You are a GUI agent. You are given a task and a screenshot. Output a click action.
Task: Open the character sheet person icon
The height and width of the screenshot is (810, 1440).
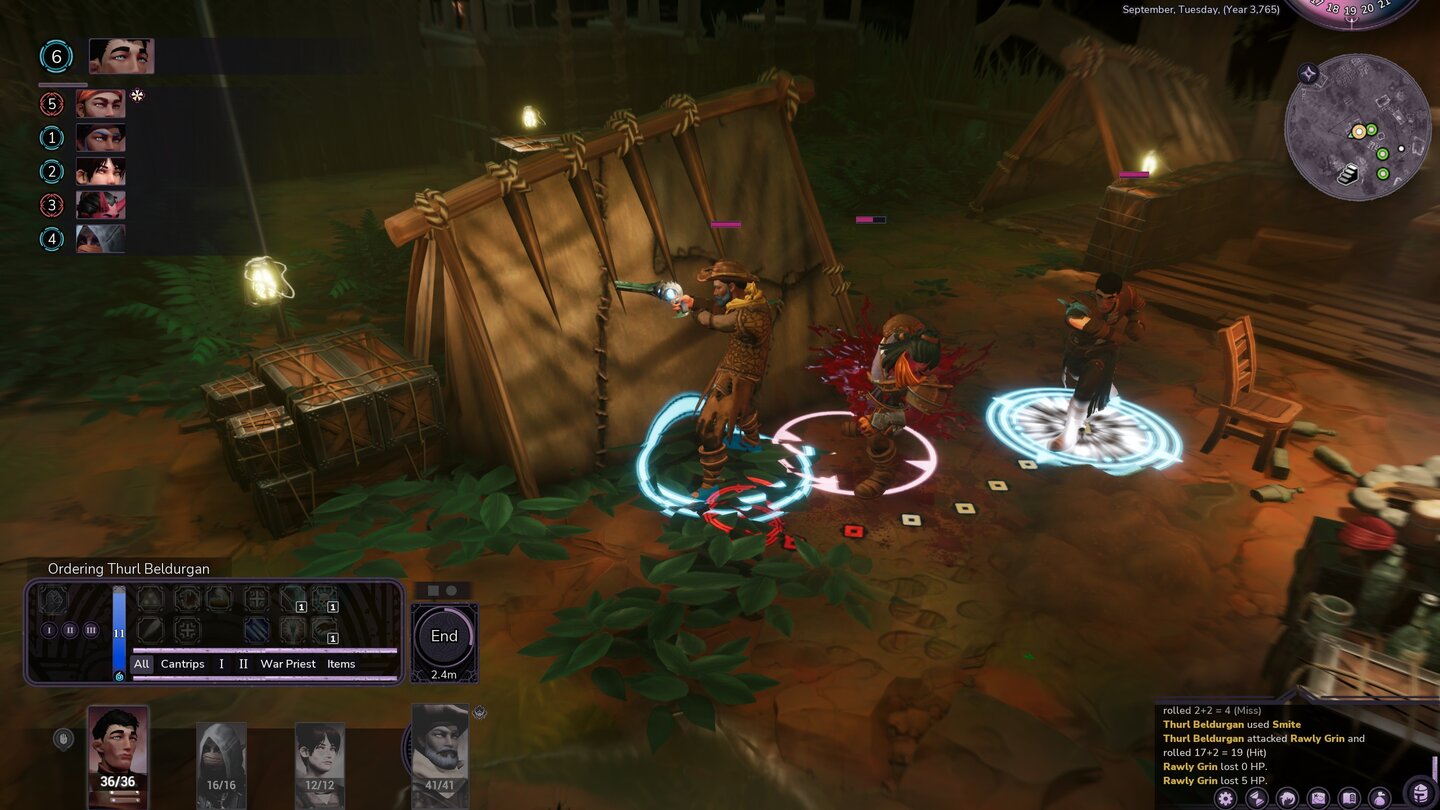pyautogui.click(x=1380, y=798)
